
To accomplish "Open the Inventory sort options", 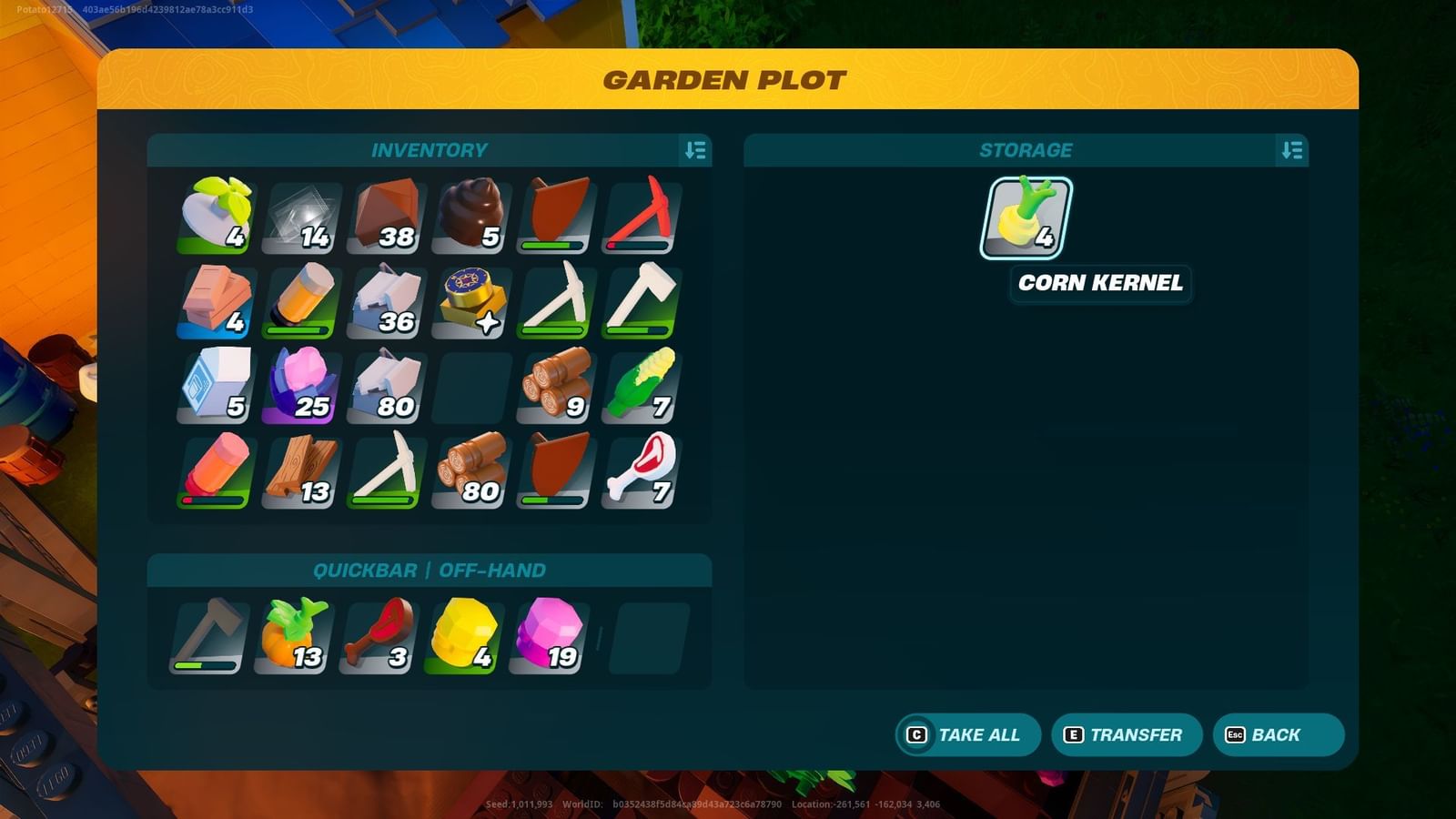I will tap(695, 150).
